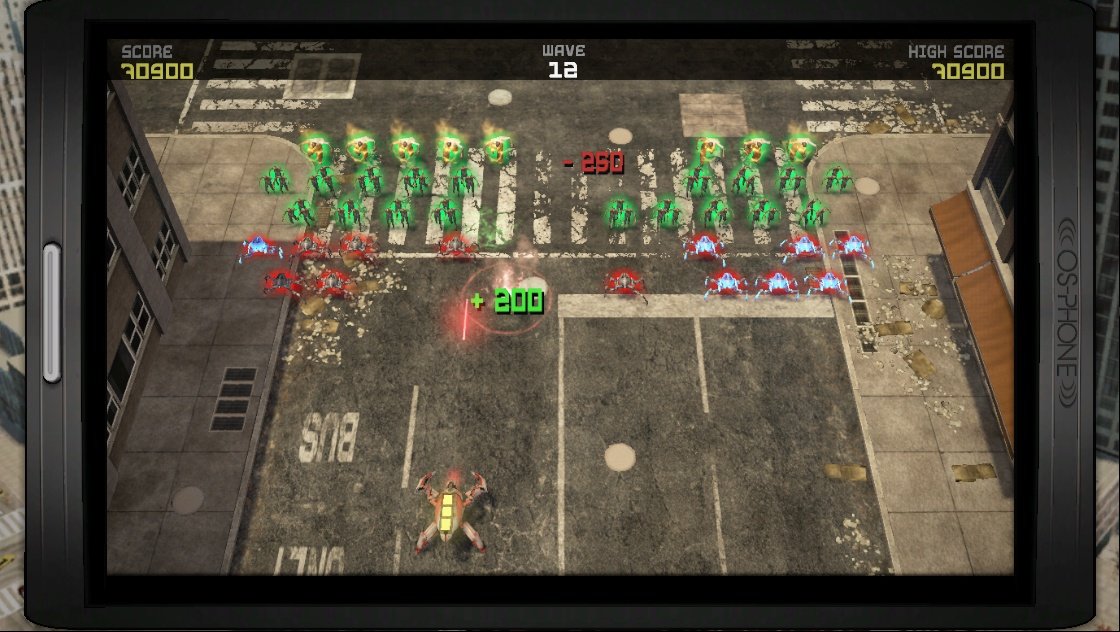
Task: Click the phone bezel's pill-shaped home button
Action: [52, 313]
